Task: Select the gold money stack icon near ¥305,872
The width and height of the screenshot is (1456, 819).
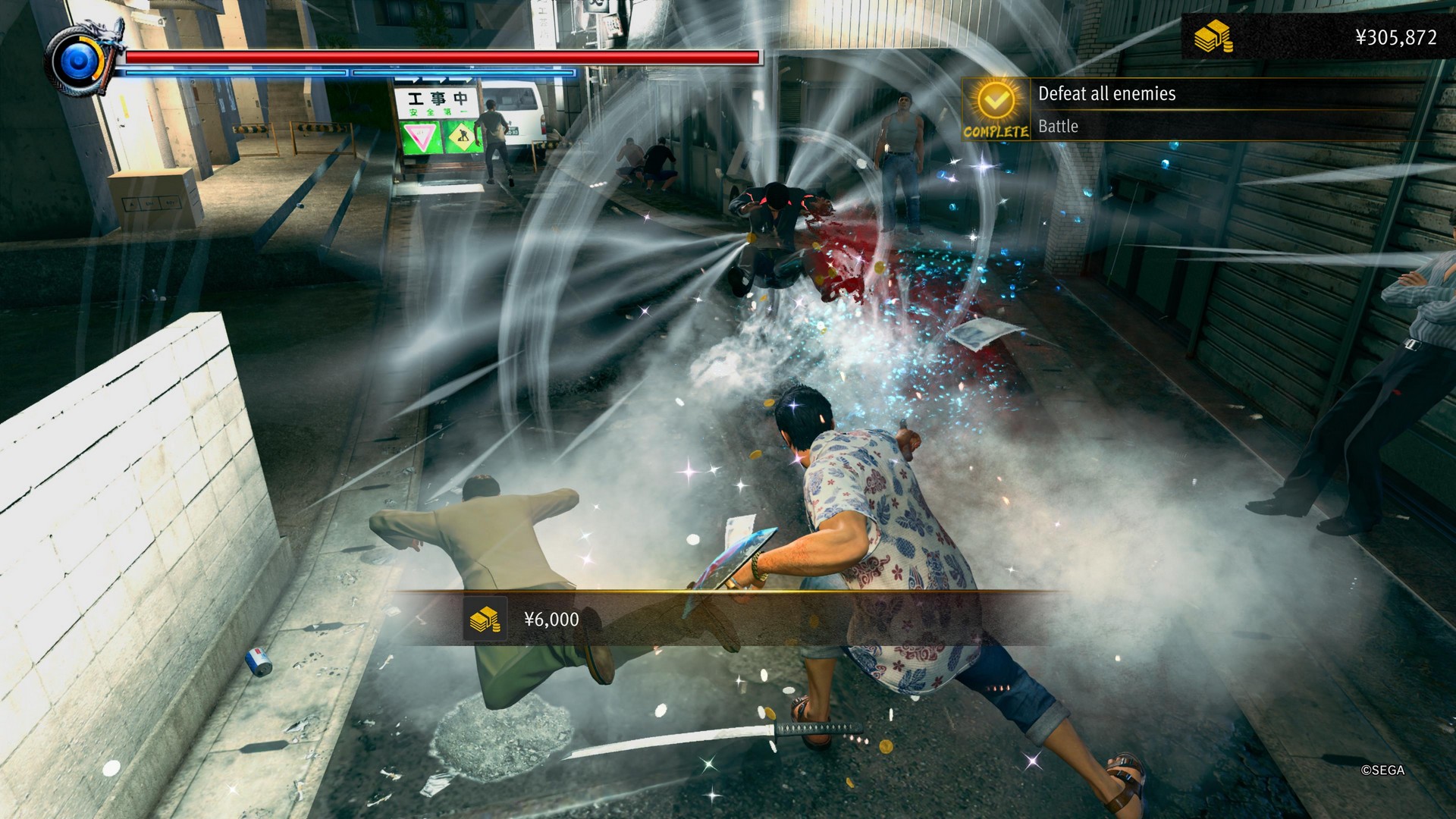Action: point(1213,34)
